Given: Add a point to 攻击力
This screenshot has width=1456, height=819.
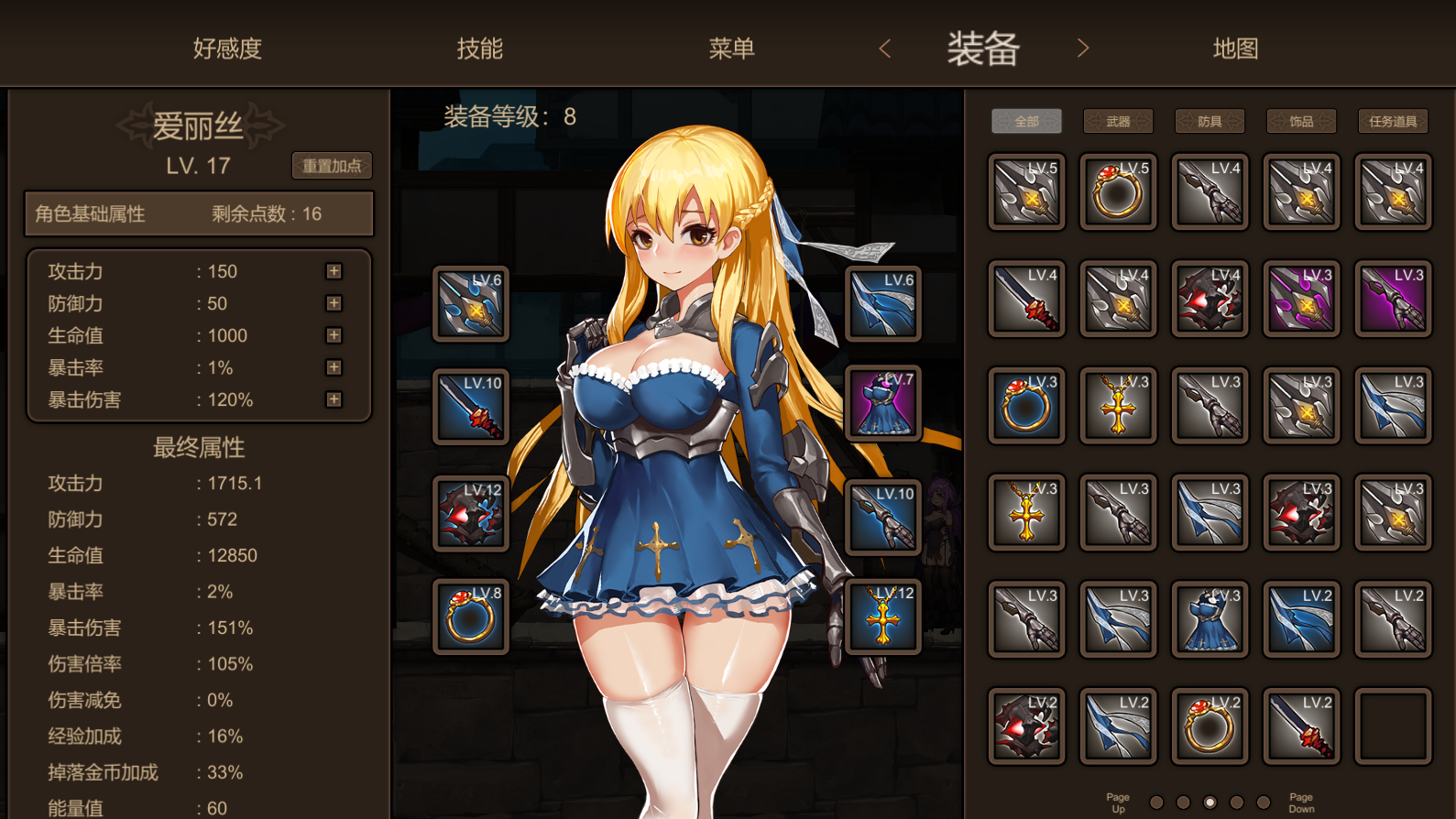Looking at the screenshot, I should point(334,271).
